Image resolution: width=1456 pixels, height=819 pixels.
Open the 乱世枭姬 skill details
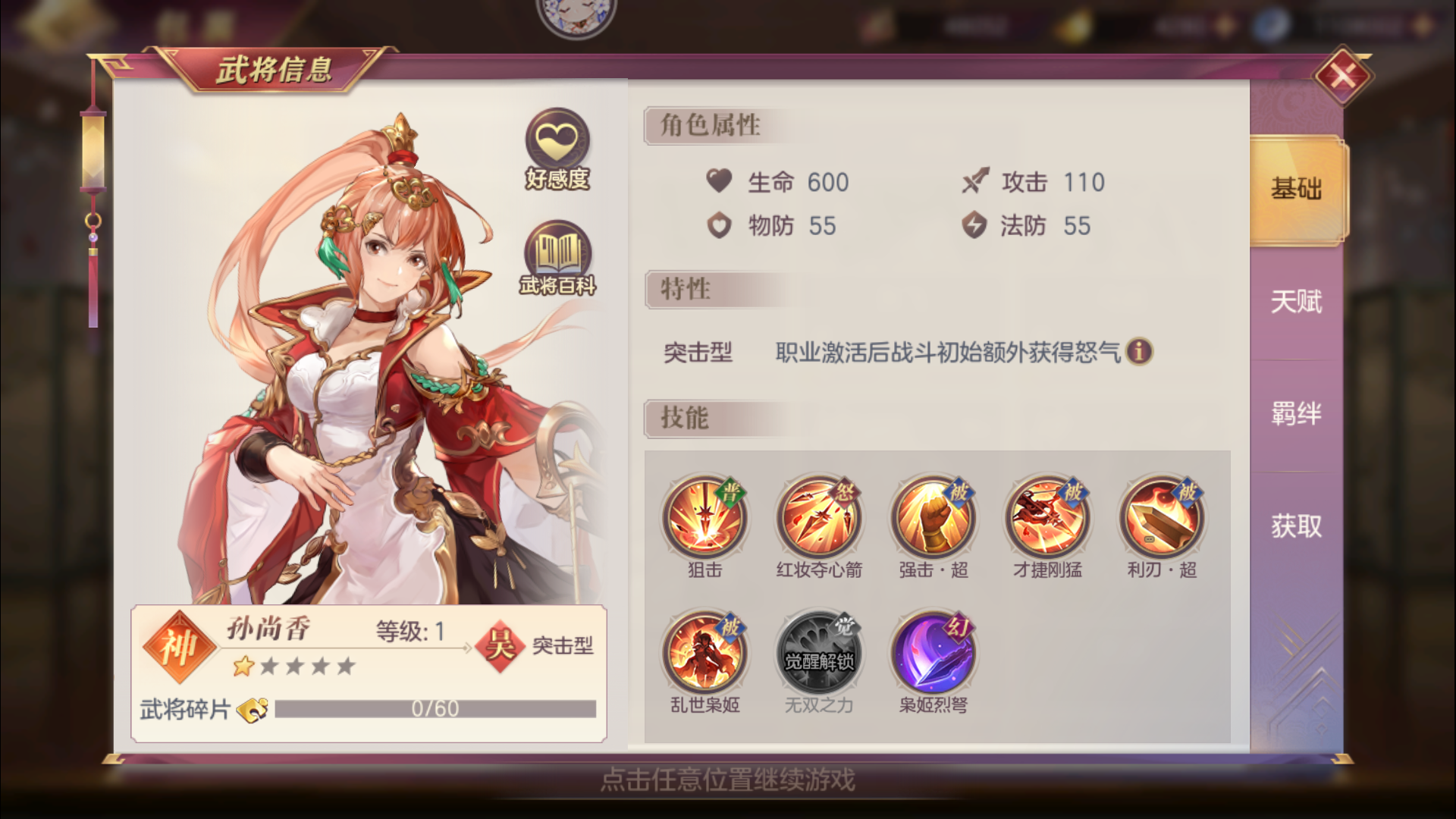(x=705, y=652)
